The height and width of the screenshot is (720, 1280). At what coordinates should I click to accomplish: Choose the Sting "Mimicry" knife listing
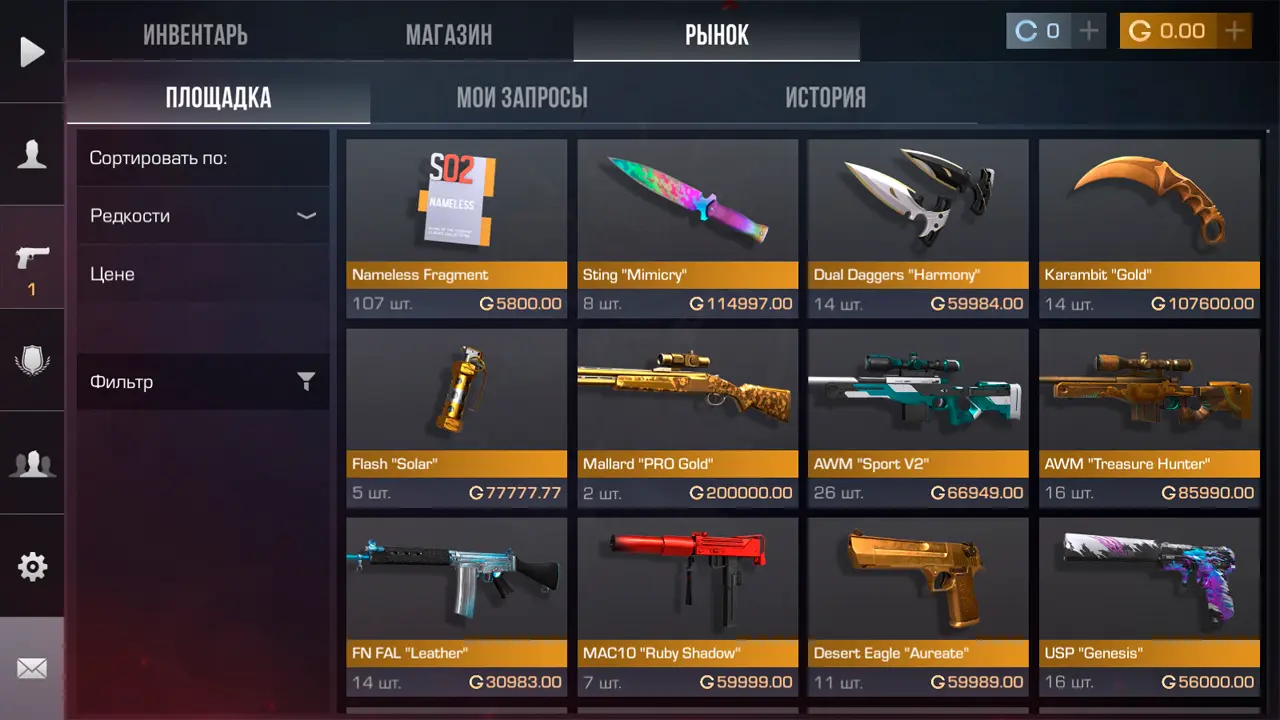(687, 228)
